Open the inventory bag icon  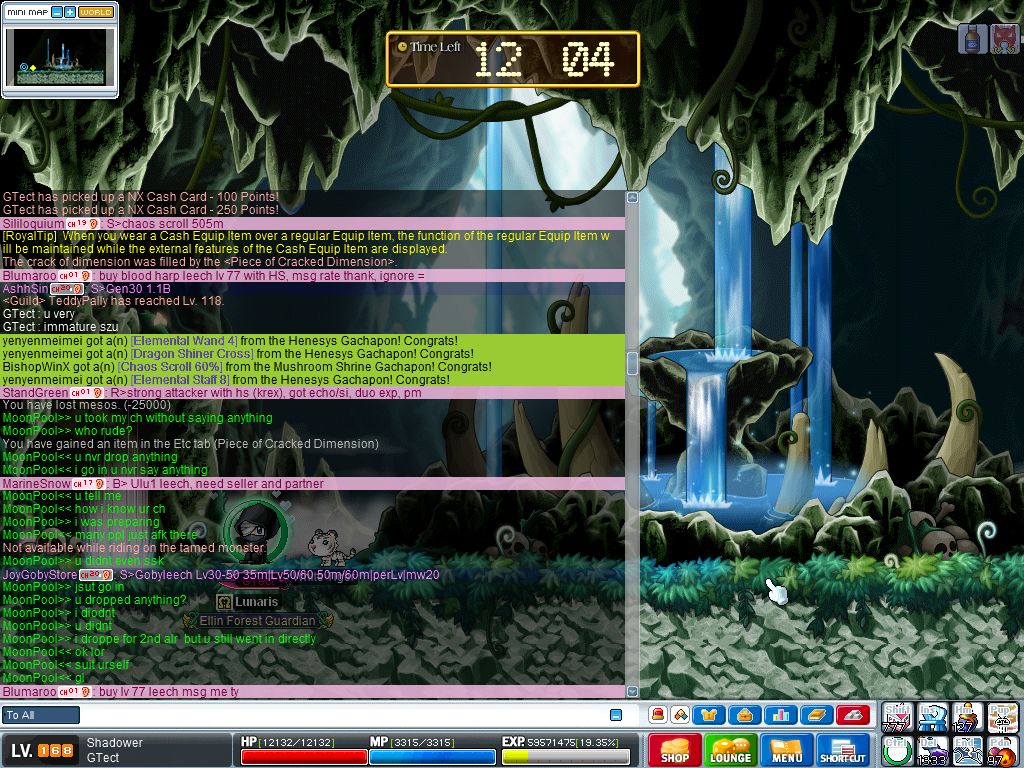point(745,715)
